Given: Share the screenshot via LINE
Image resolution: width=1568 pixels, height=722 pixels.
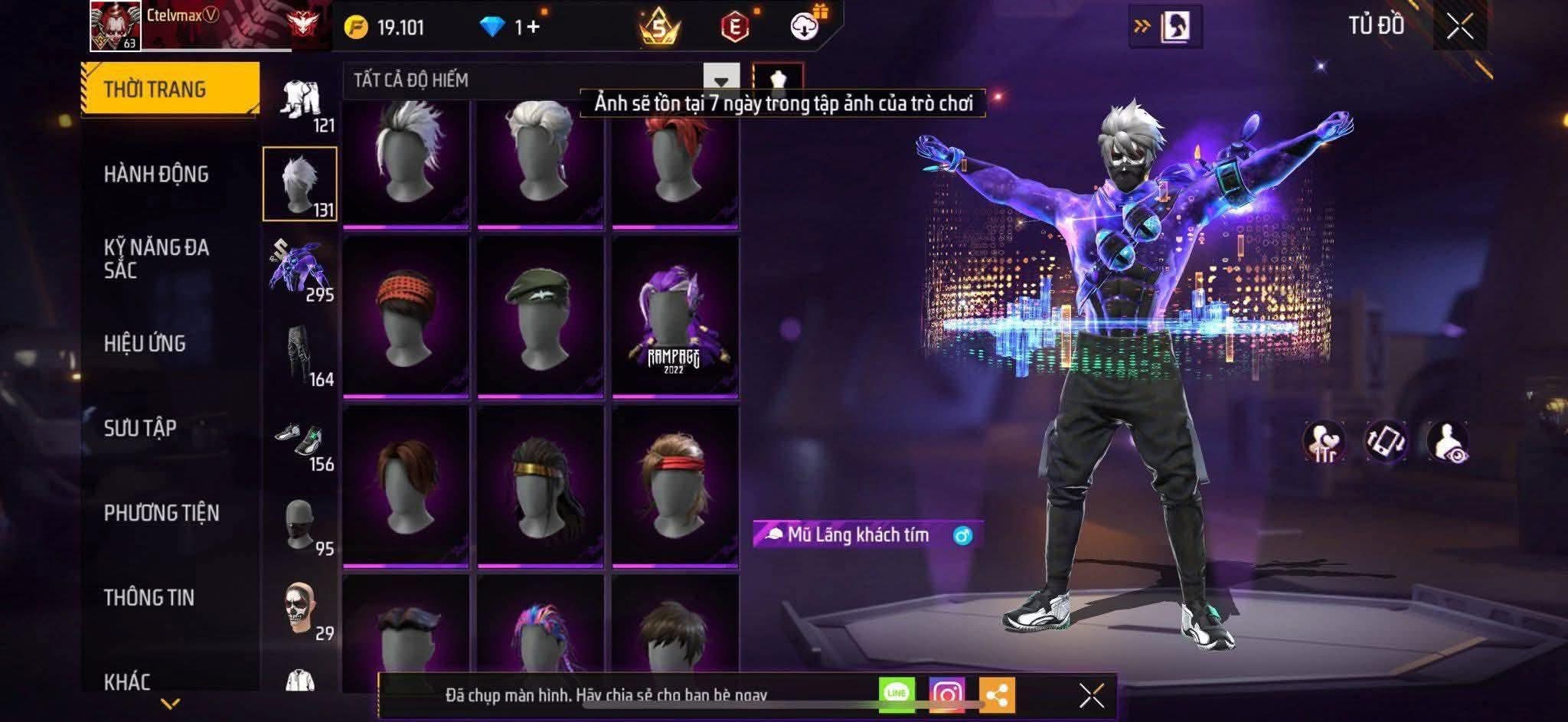Looking at the screenshot, I should [x=897, y=694].
